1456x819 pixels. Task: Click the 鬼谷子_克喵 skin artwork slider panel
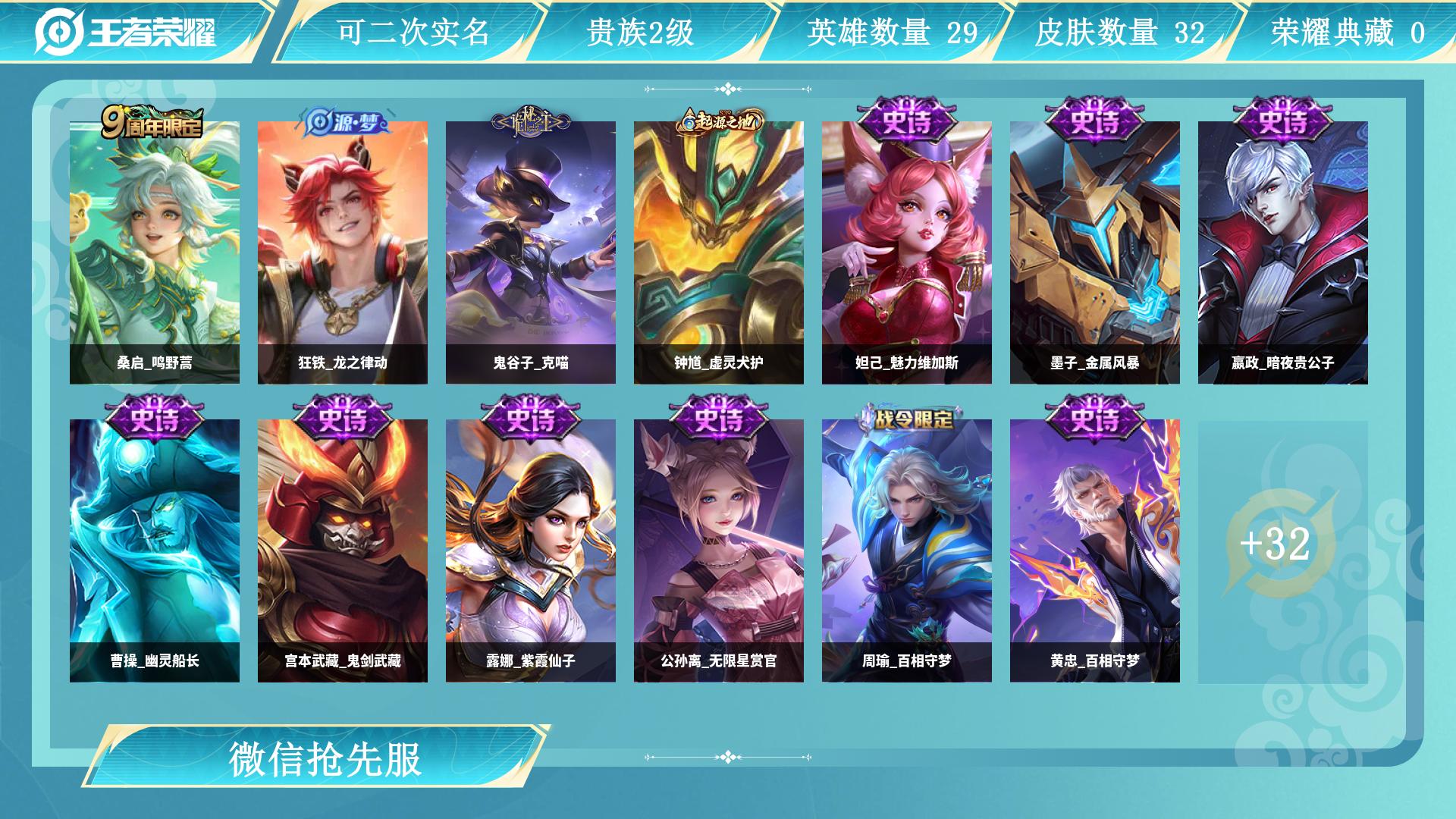click(x=529, y=243)
